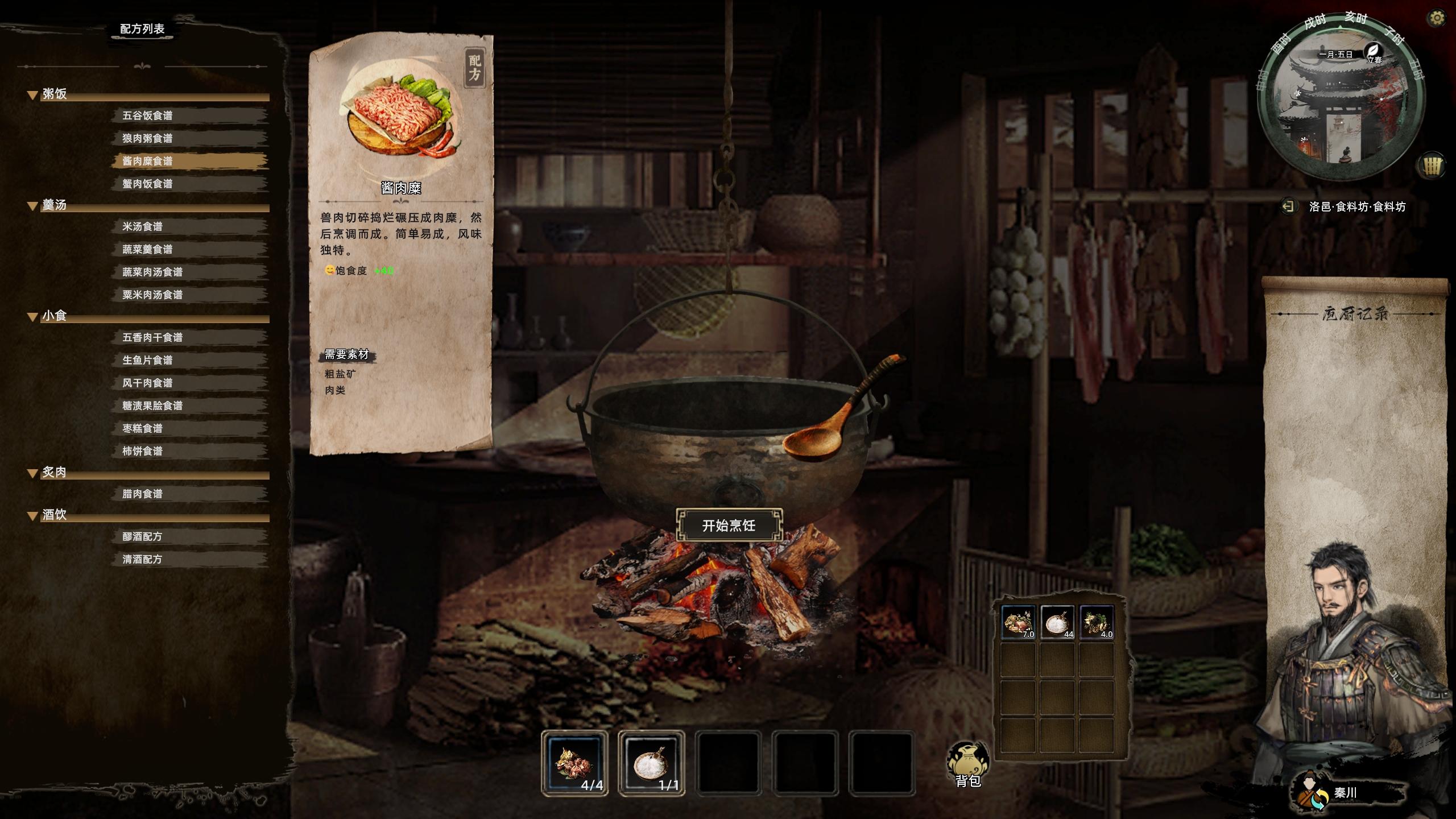This screenshot has width=1456, height=819.
Task: Click the salt ingredient slot showing 1/1
Action: (x=651, y=763)
